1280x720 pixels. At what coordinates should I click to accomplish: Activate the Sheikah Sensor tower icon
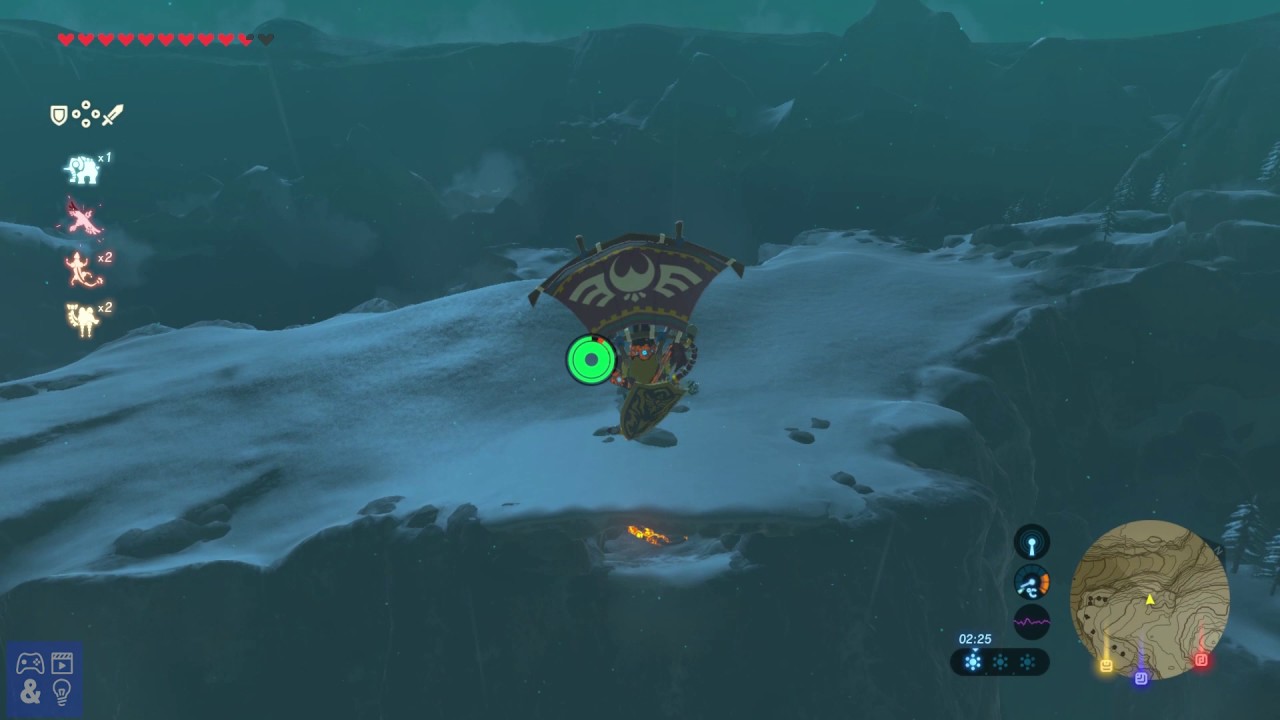(1032, 542)
